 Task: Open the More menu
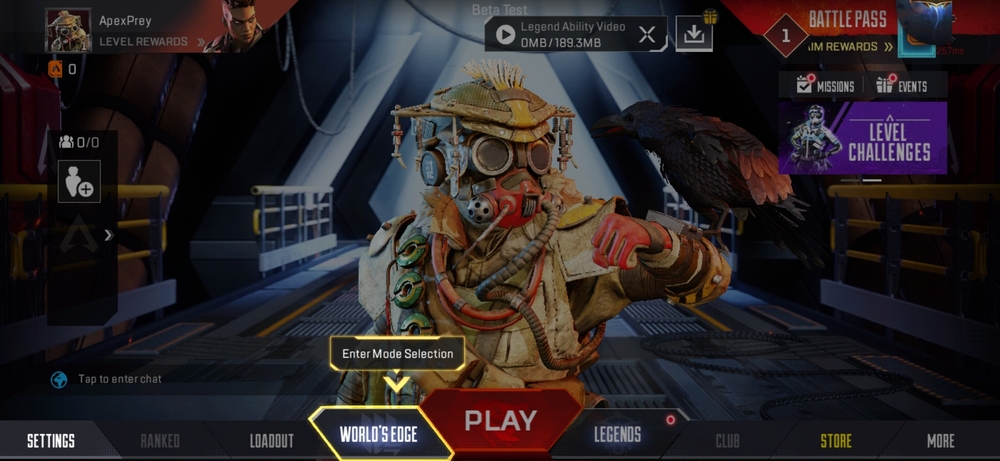(940, 441)
